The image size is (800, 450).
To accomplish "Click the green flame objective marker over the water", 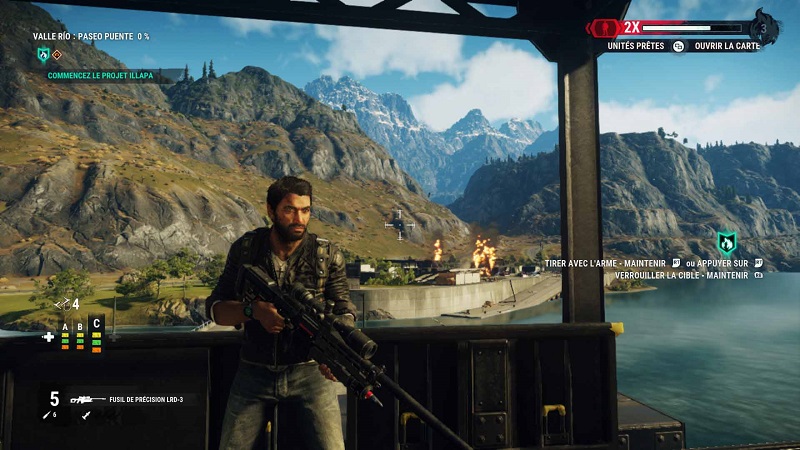I will pos(727,242).
